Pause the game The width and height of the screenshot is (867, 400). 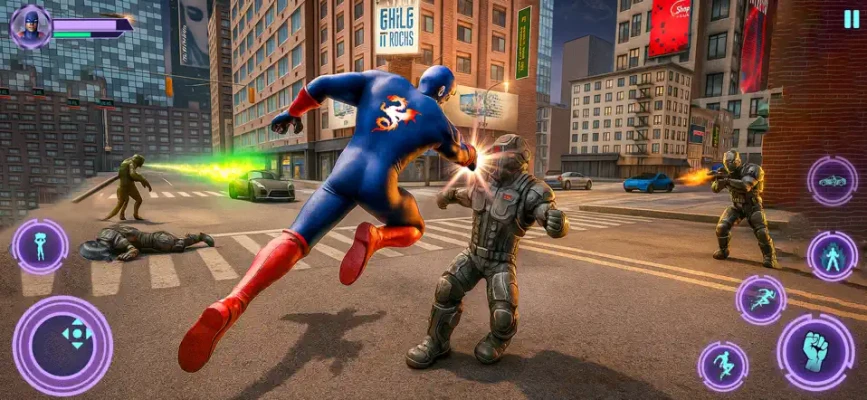[850, 19]
